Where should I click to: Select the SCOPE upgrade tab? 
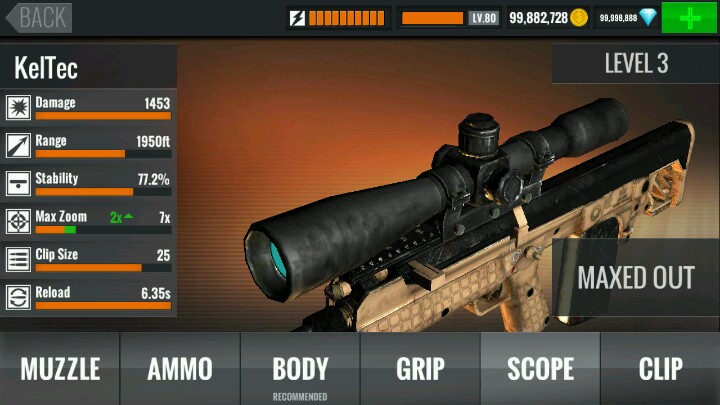[540, 368]
